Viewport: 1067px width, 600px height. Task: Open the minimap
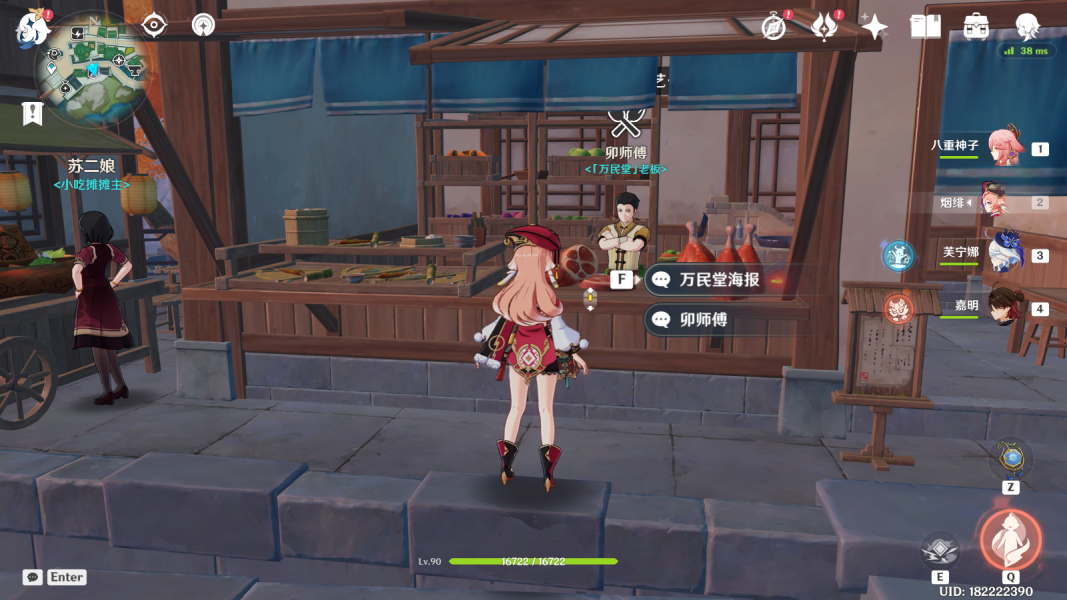click(91, 67)
